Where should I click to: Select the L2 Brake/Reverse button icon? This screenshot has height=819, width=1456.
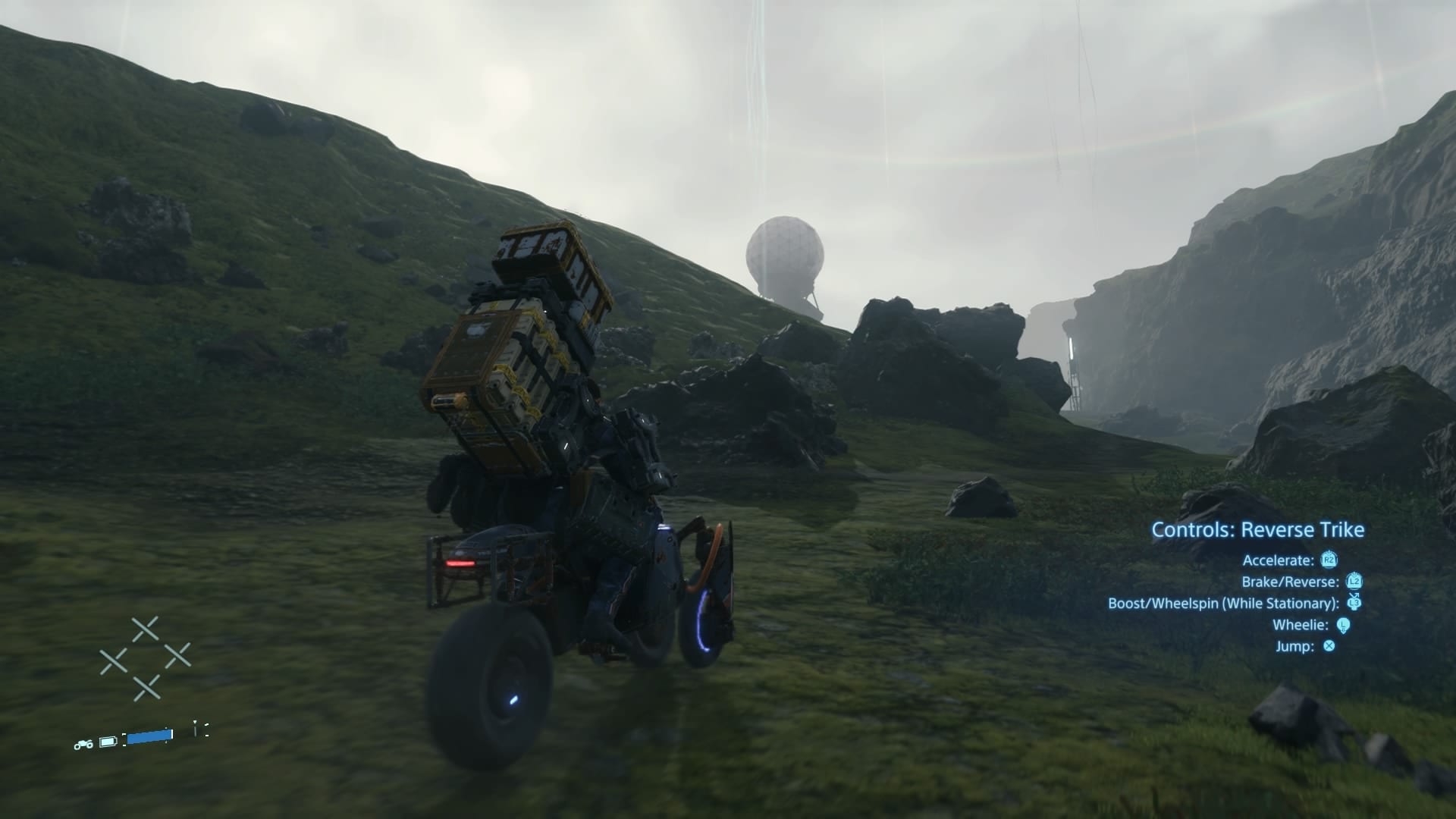pos(1354,582)
